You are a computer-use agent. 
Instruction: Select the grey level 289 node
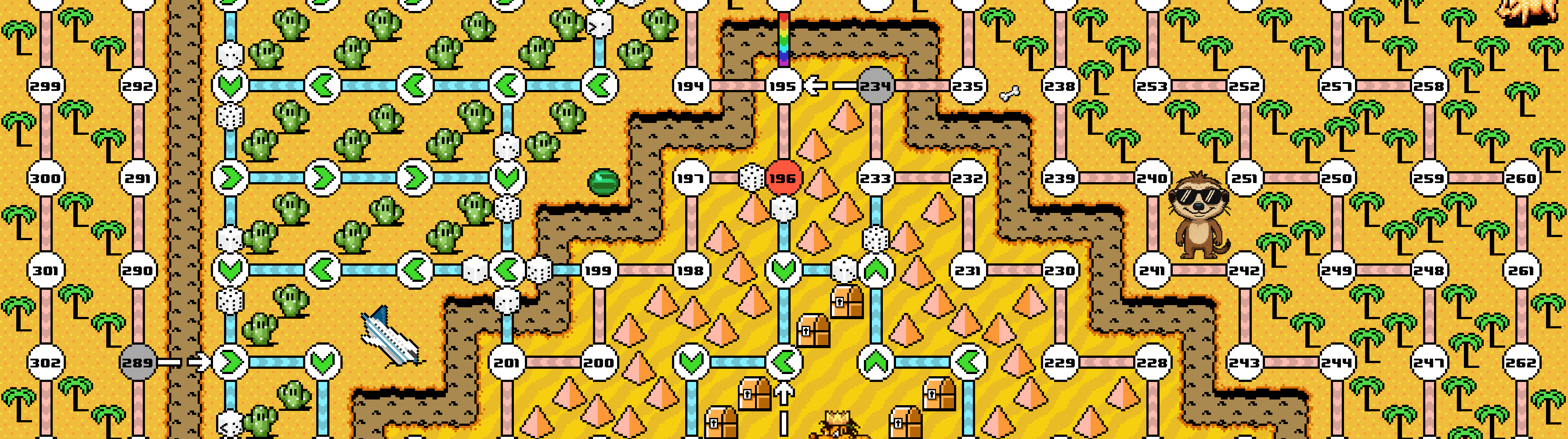(137, 363)
